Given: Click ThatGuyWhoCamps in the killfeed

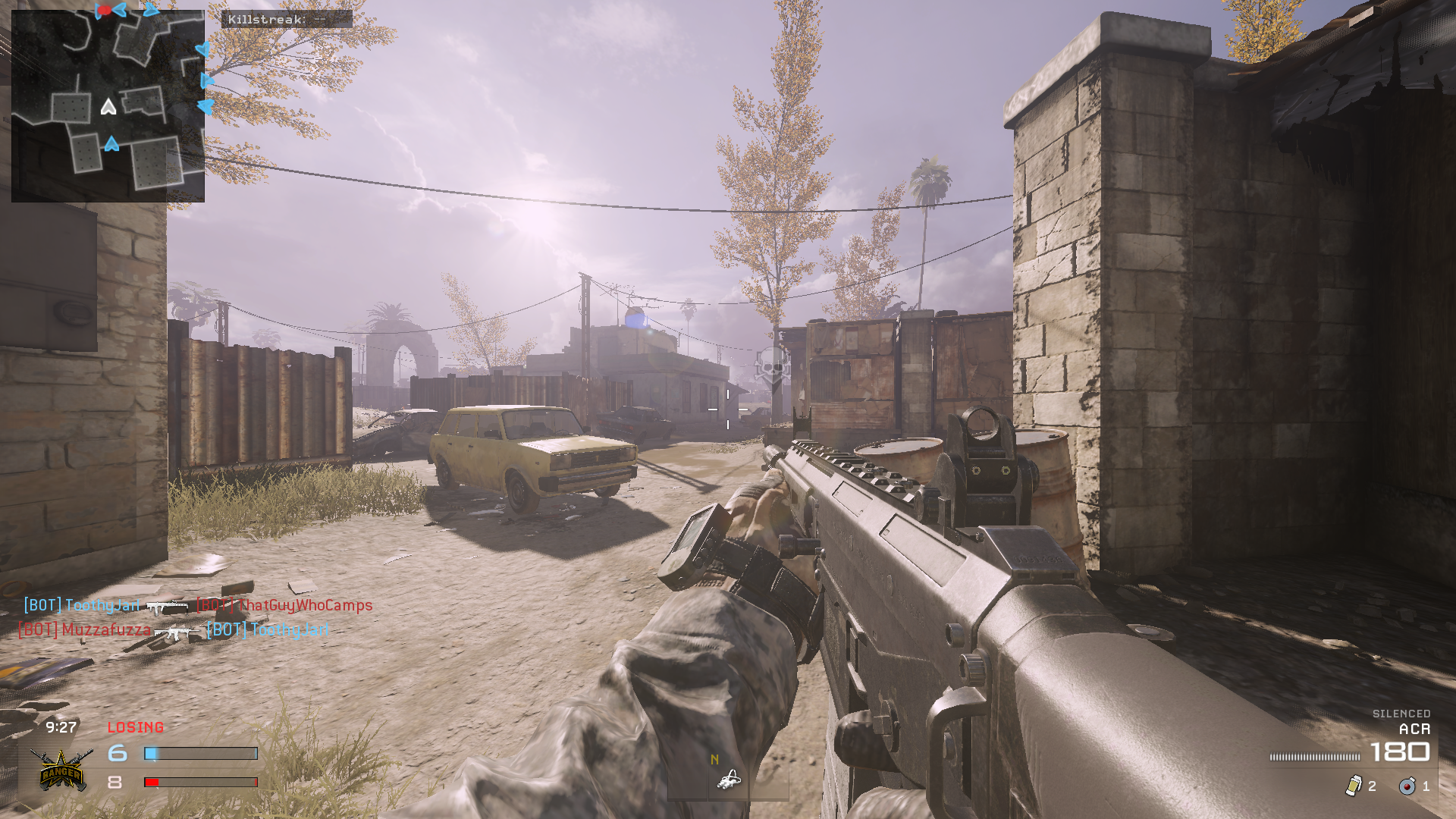Looking at the screenshot, I should [304, 606].
